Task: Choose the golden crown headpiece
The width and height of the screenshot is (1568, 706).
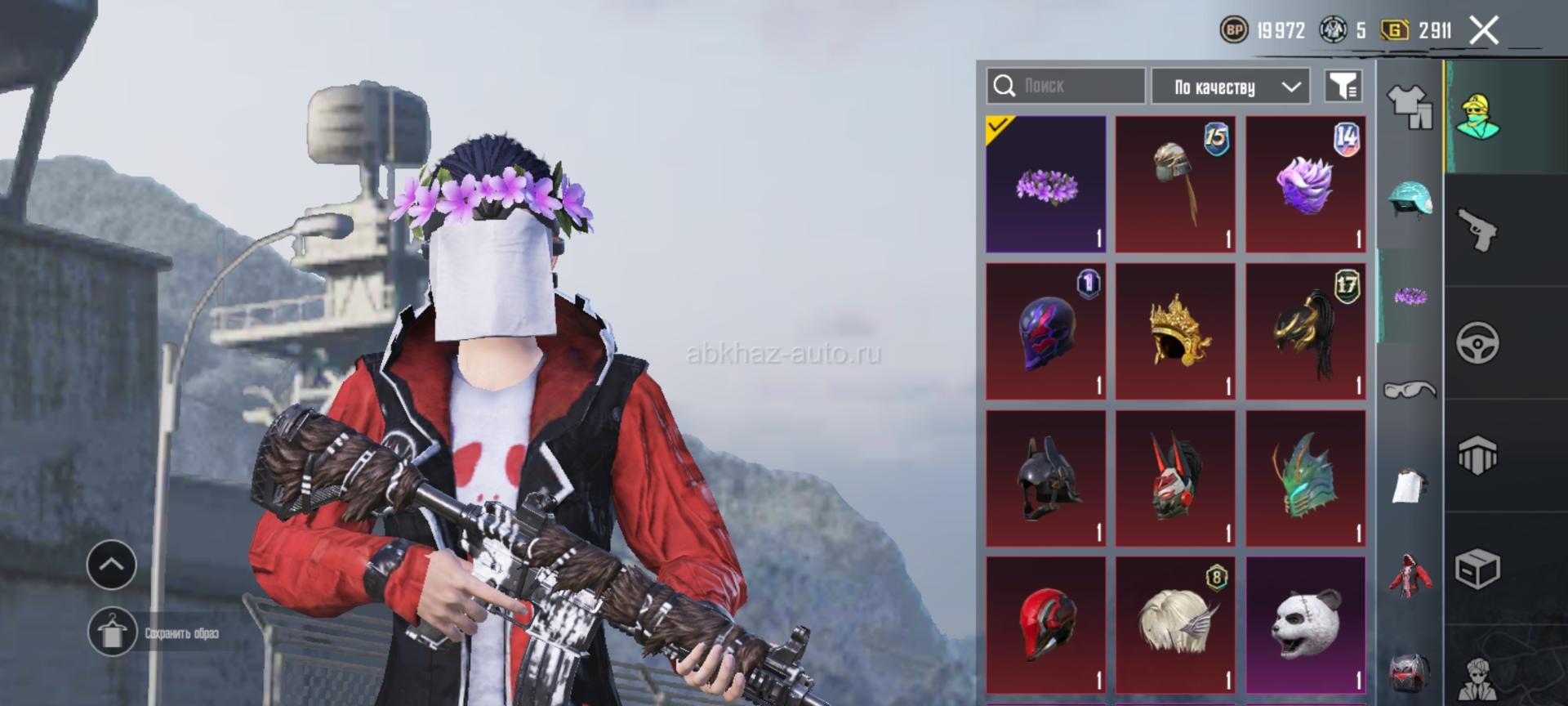Action: click(x=1175, y=332)
